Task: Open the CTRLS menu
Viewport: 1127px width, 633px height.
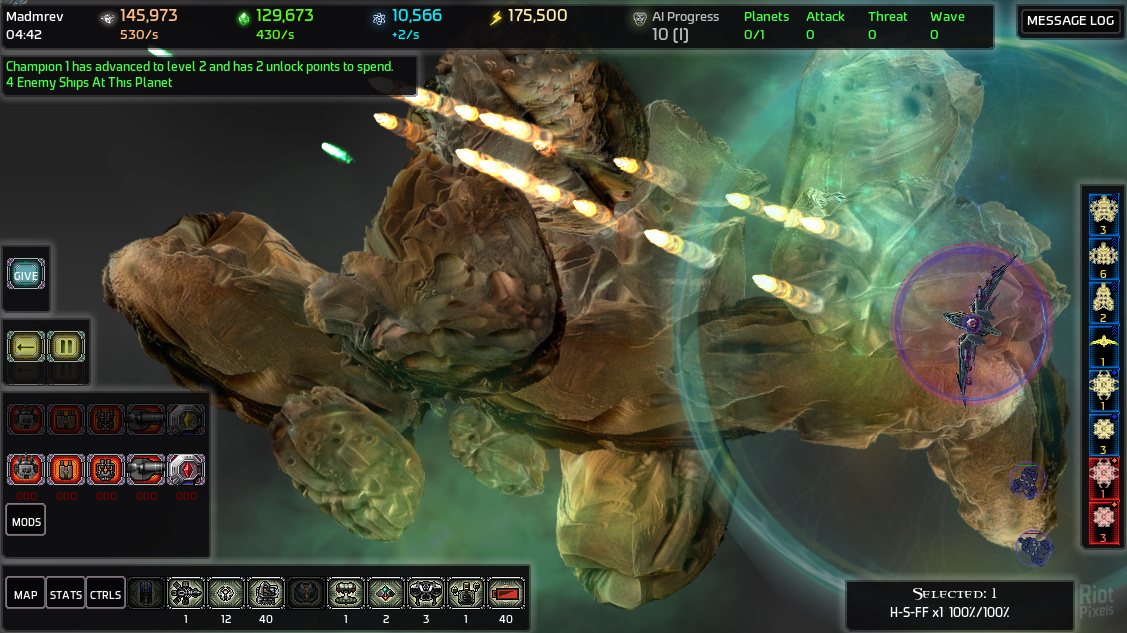Action: coord(105,595)
